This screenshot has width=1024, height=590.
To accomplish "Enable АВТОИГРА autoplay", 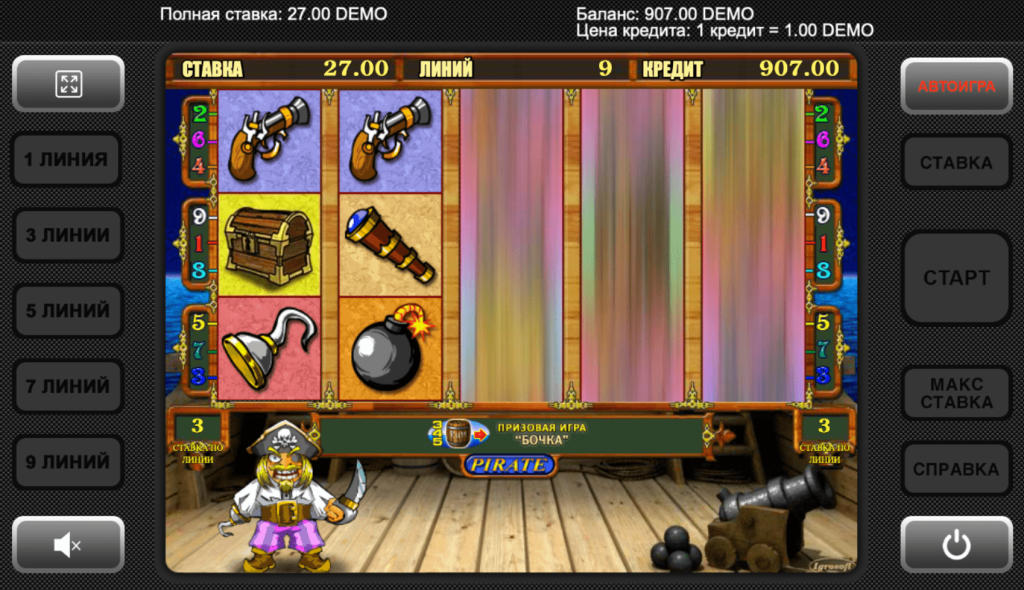I will tap(956, 86).
